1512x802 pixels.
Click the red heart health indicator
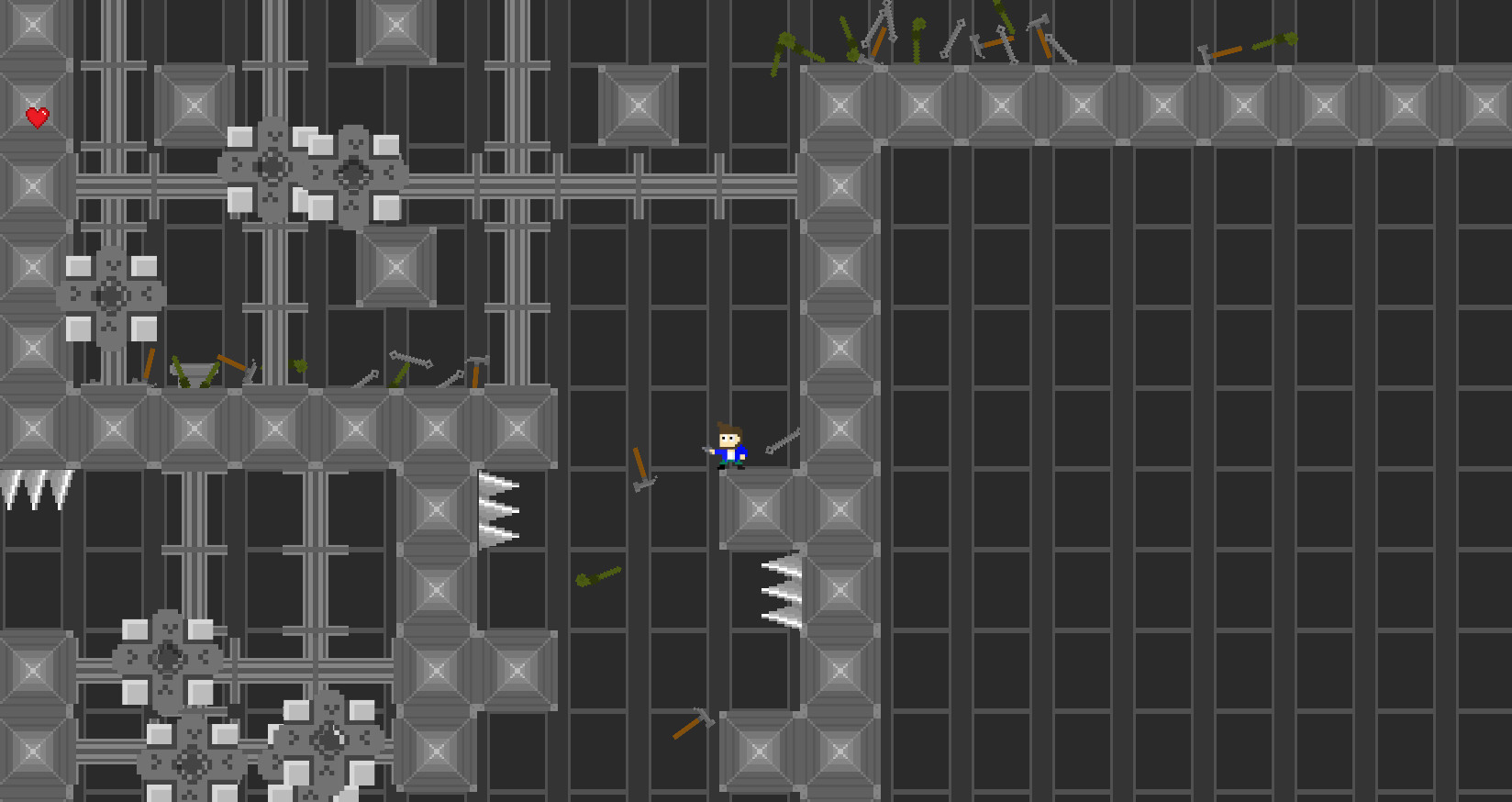35,117
